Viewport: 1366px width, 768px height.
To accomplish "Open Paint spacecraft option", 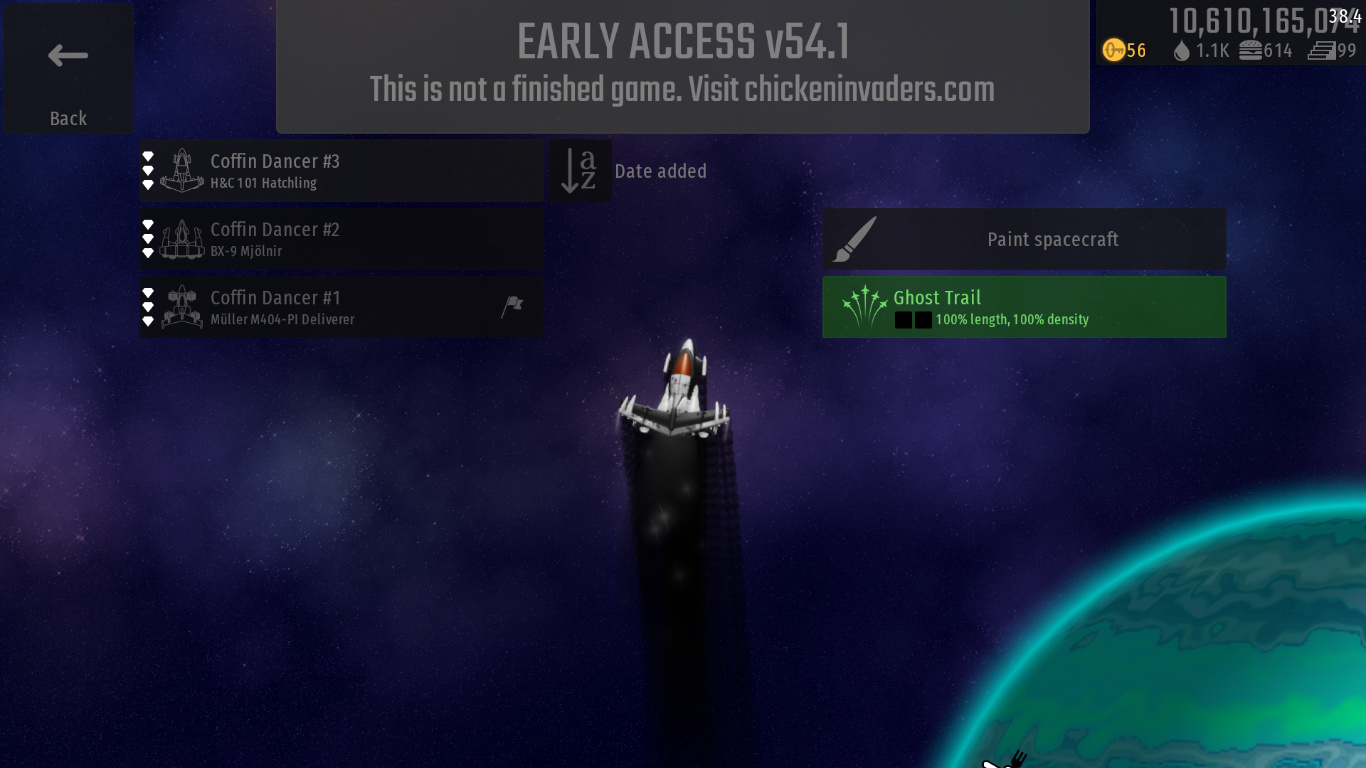I will click(1024, 239).
